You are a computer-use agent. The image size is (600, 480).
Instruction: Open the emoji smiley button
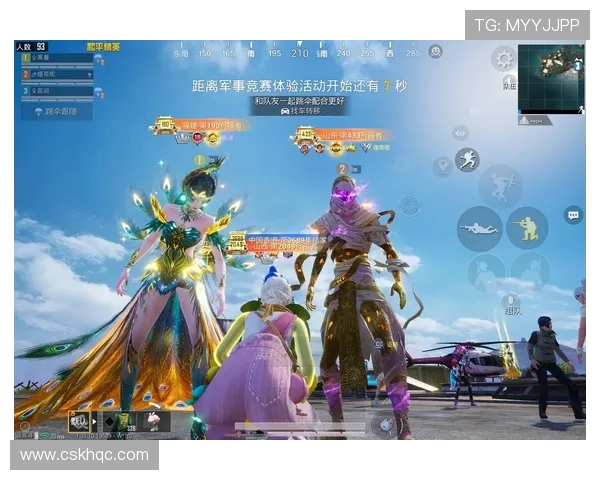436,51
